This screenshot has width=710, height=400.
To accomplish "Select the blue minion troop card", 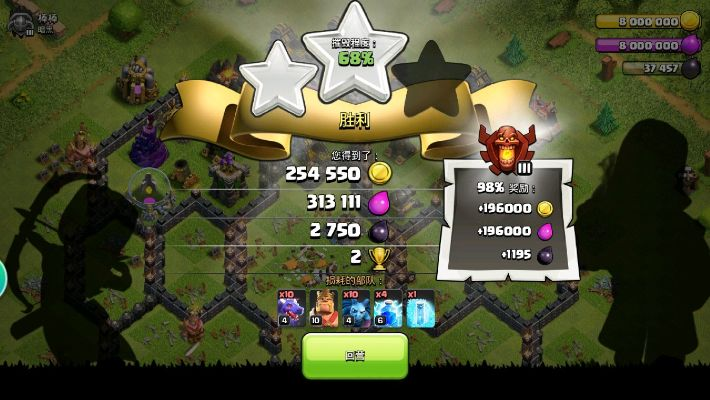I will (356, 309).
